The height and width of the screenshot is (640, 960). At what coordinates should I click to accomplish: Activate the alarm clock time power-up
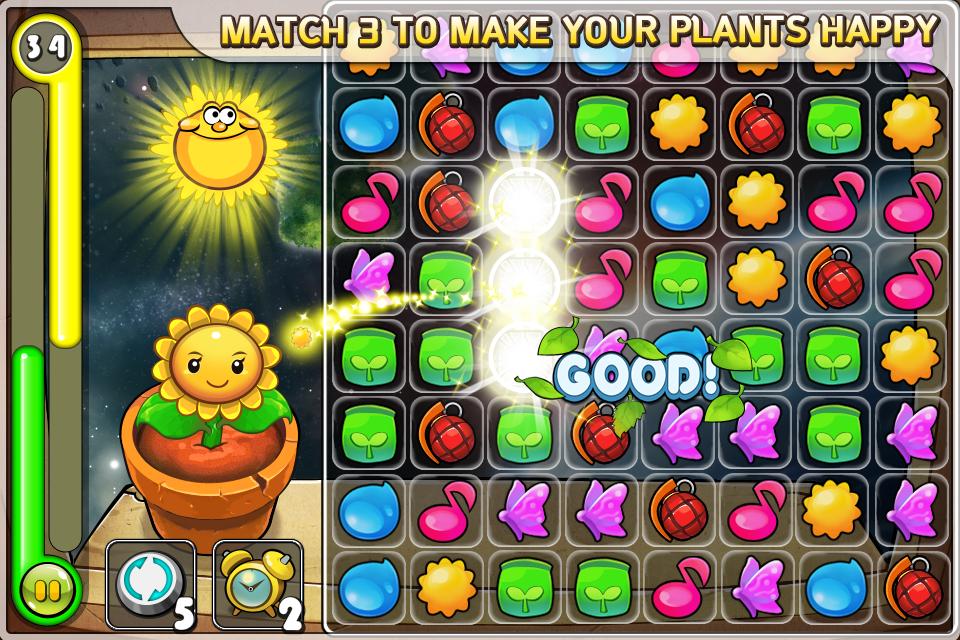(x=256, y=580)
